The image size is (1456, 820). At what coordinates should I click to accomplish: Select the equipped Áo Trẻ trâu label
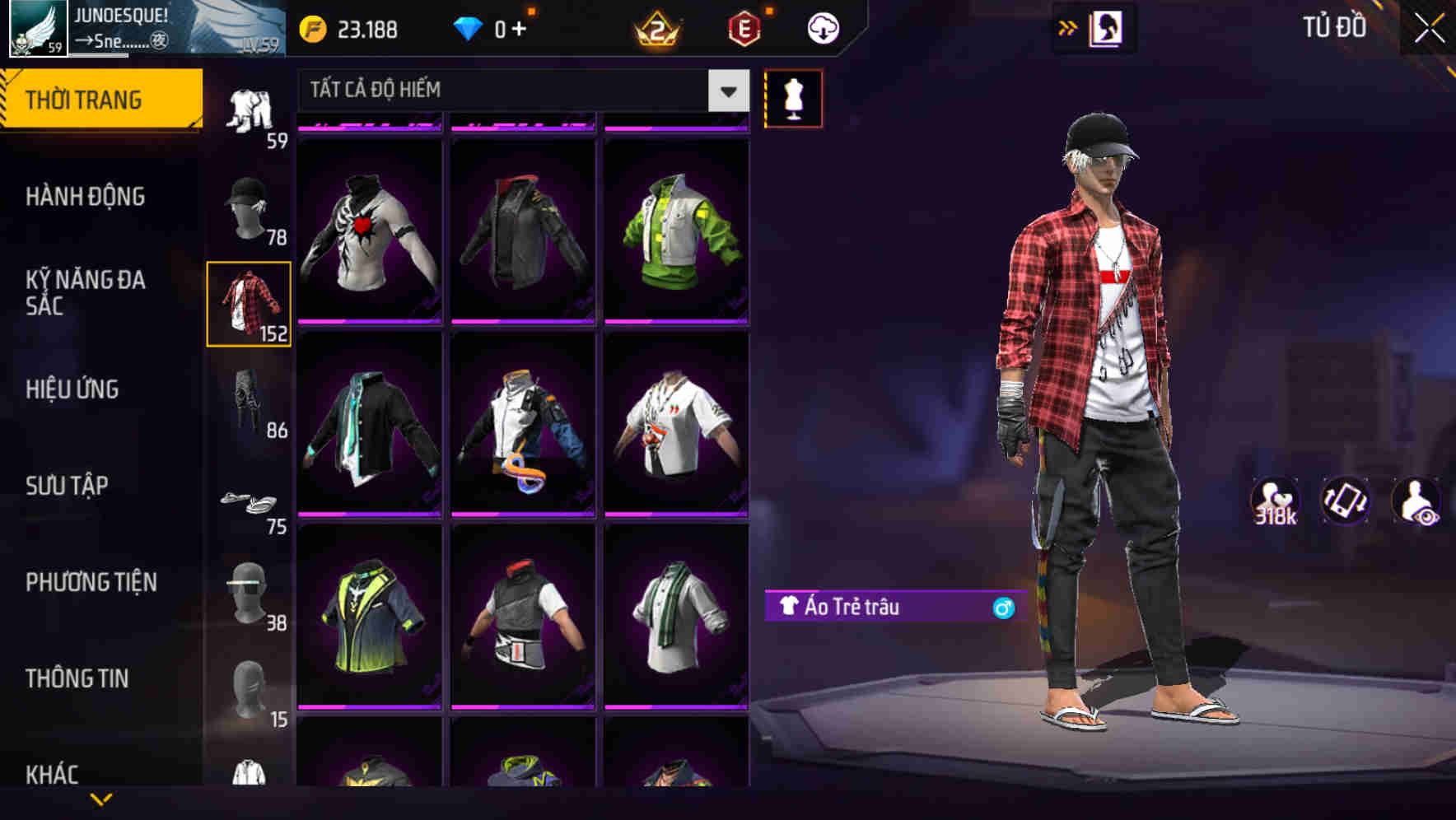coord(852,607)
